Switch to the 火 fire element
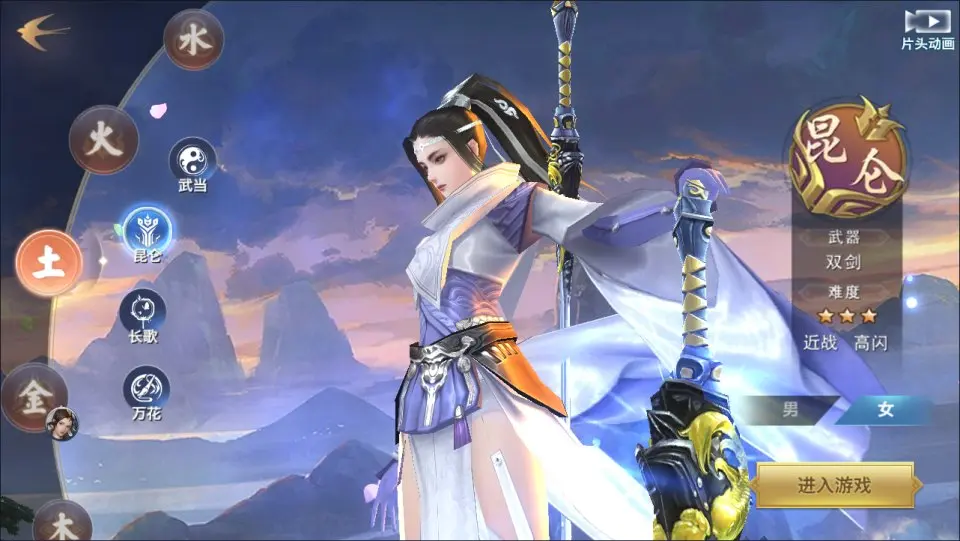 click(x=103, y=140)
